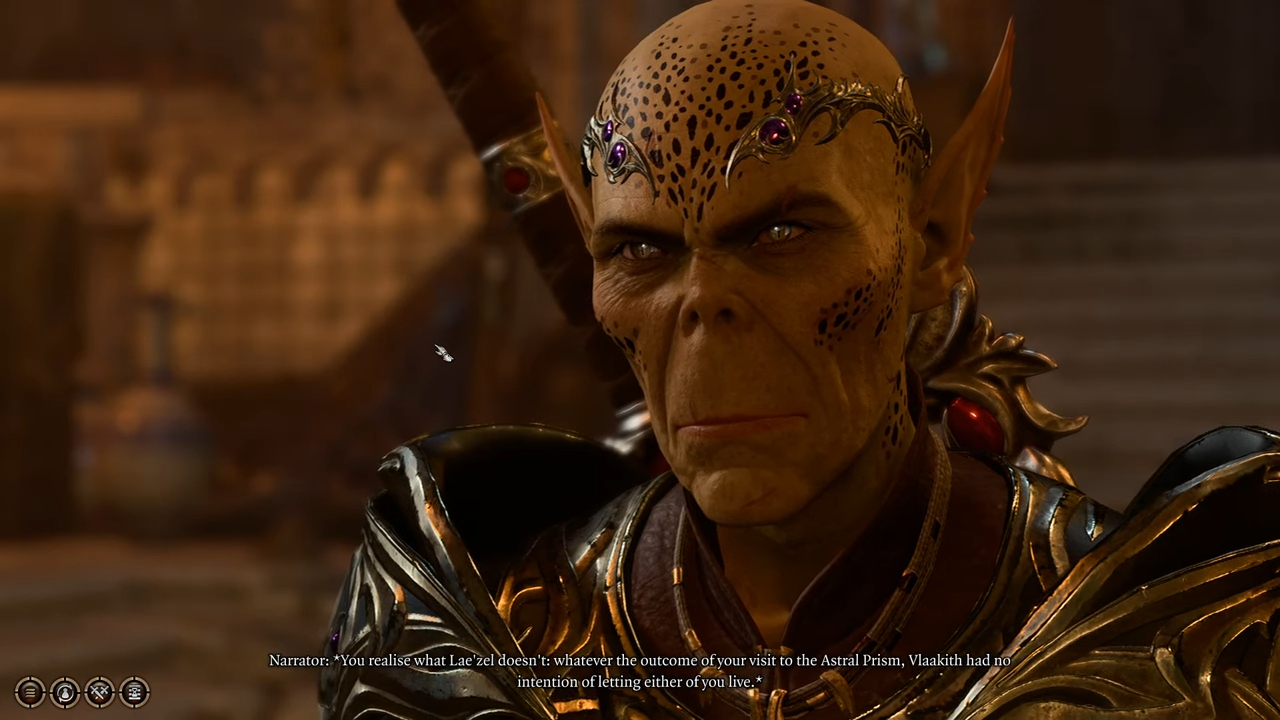This screenshot has height=720, width=1280.
Task: Select the third bottom-left circle icon
Action: pyautogui.click(x=99, y=692)
